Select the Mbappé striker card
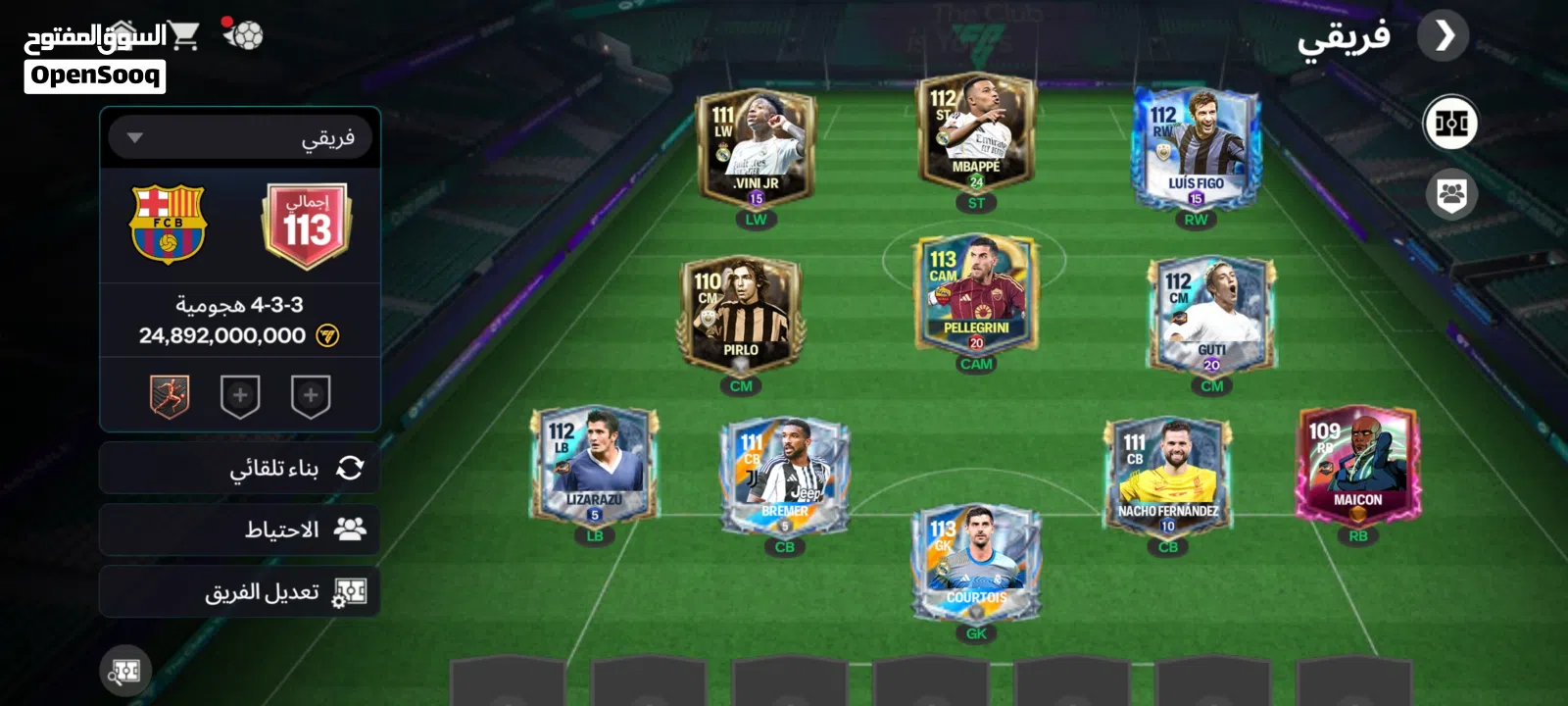The width and height of the screenshot is (1568, 706). tap(976, 132)
